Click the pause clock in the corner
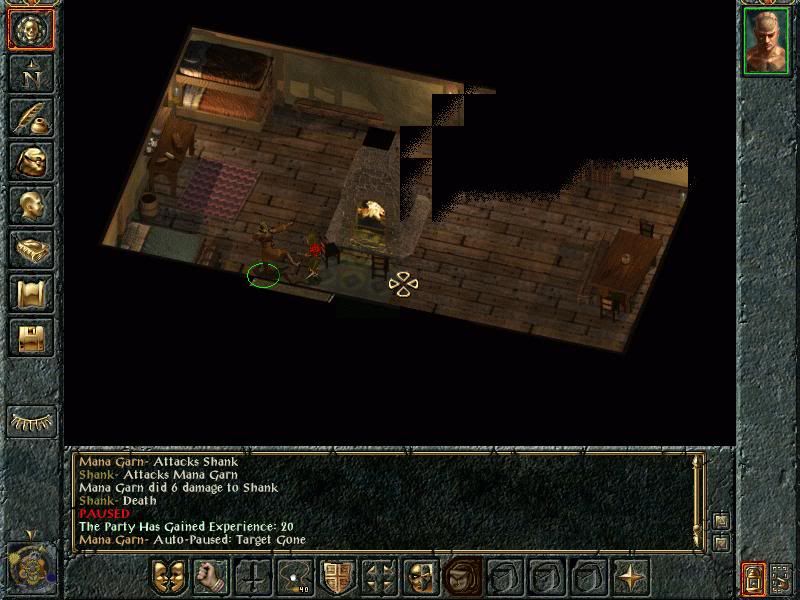Image resolution: width=800 pixels, height=600 pixels. [31, 567]
